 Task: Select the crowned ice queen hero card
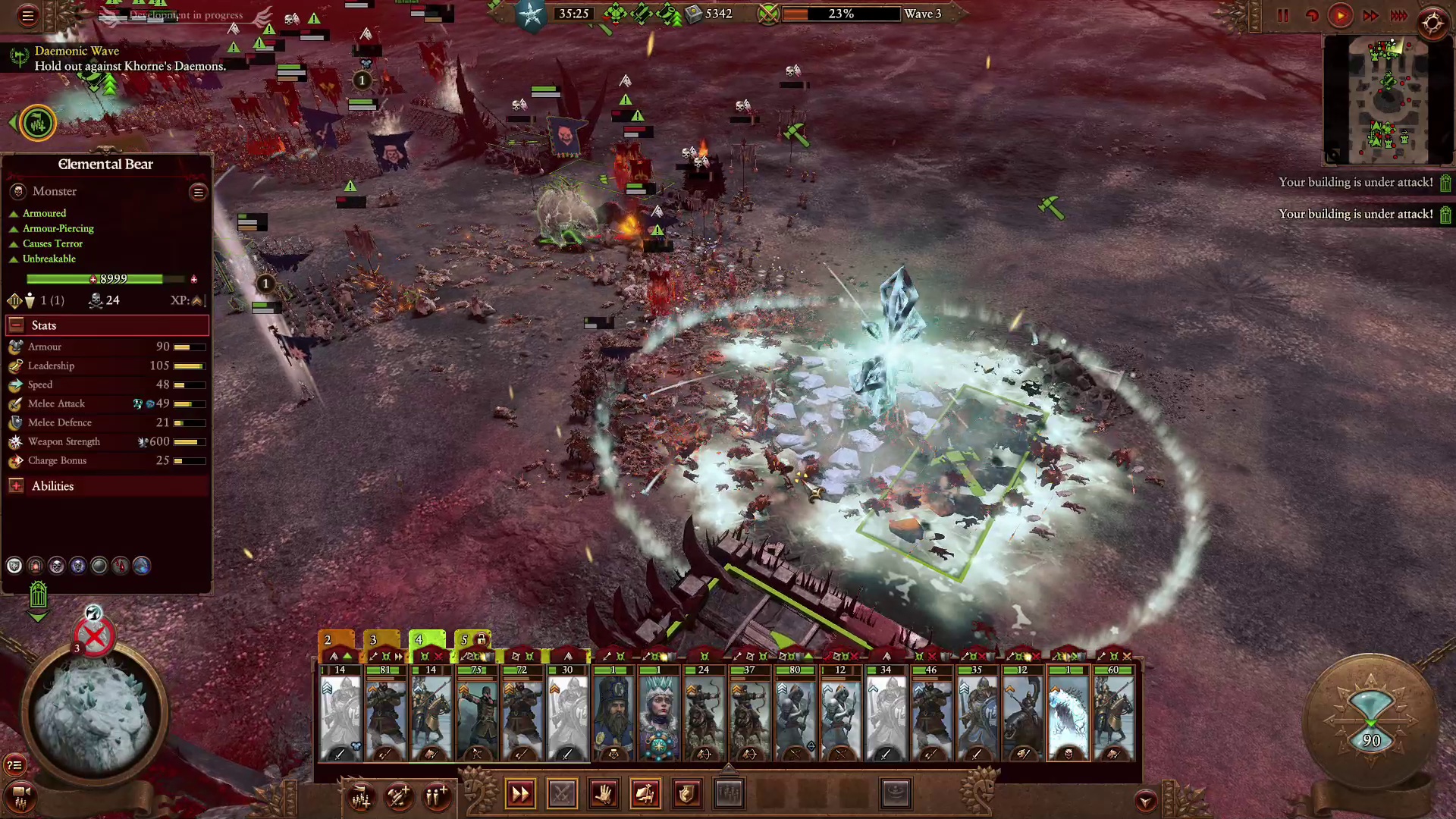(658, 714)
